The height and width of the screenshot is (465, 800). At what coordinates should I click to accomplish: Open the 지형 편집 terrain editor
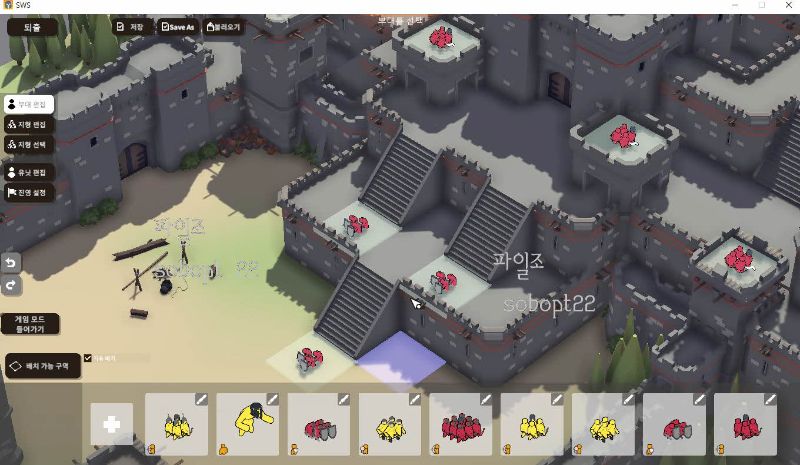28,125
